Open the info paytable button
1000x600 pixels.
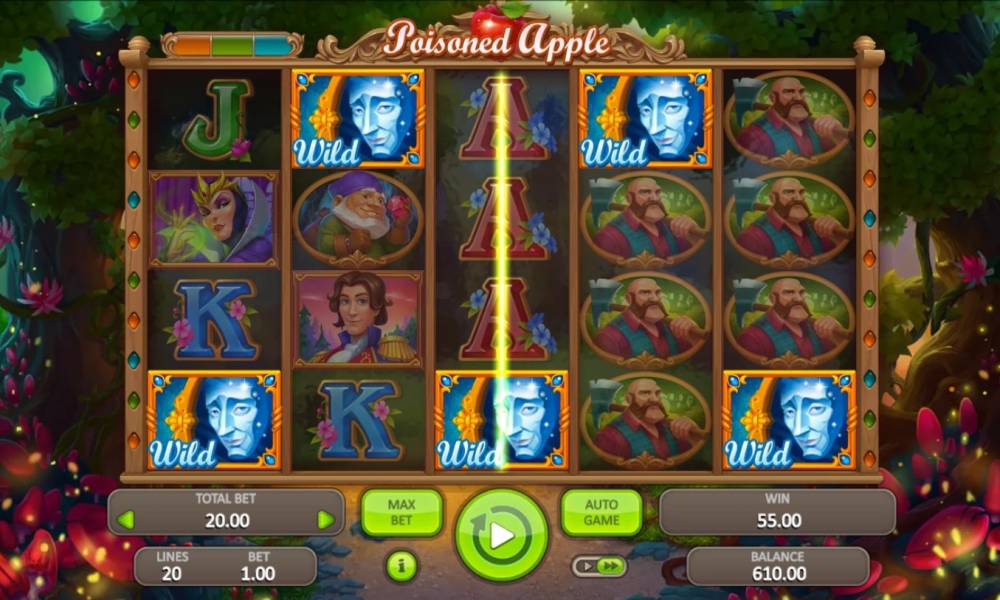pyautogui.click(x=401, y=566)
